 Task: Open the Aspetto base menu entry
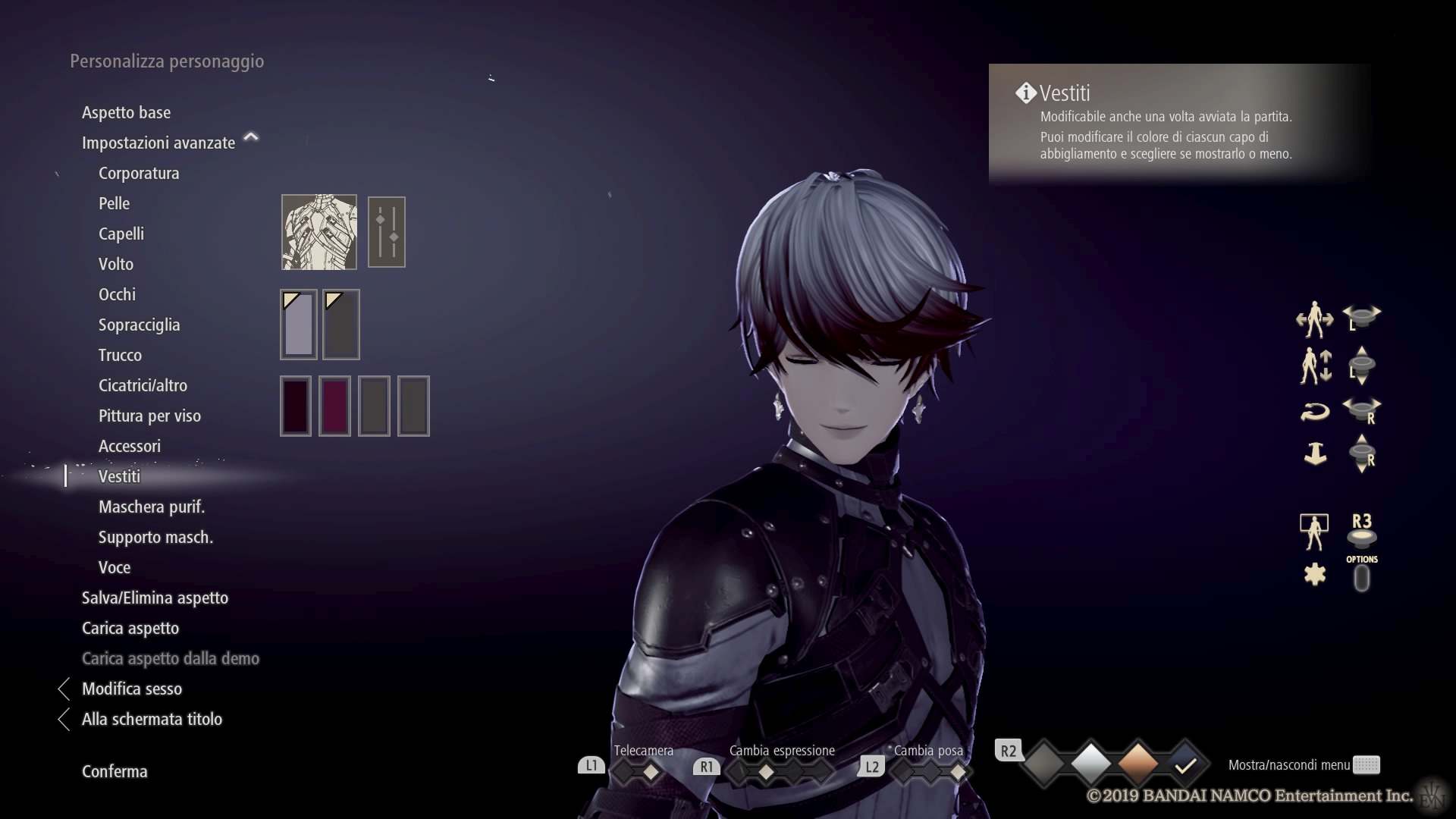tap(126, 112)
